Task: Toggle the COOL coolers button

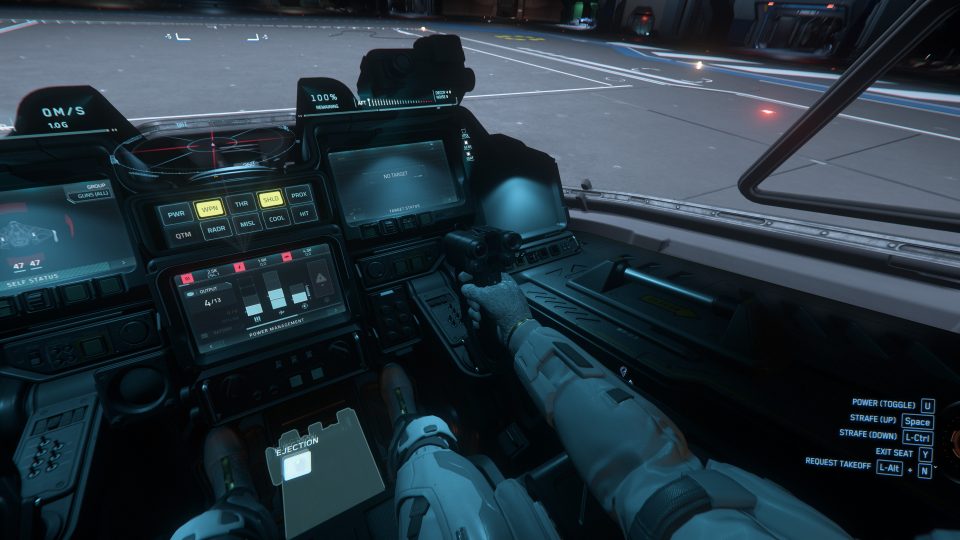Action: (x=277, y=219)
